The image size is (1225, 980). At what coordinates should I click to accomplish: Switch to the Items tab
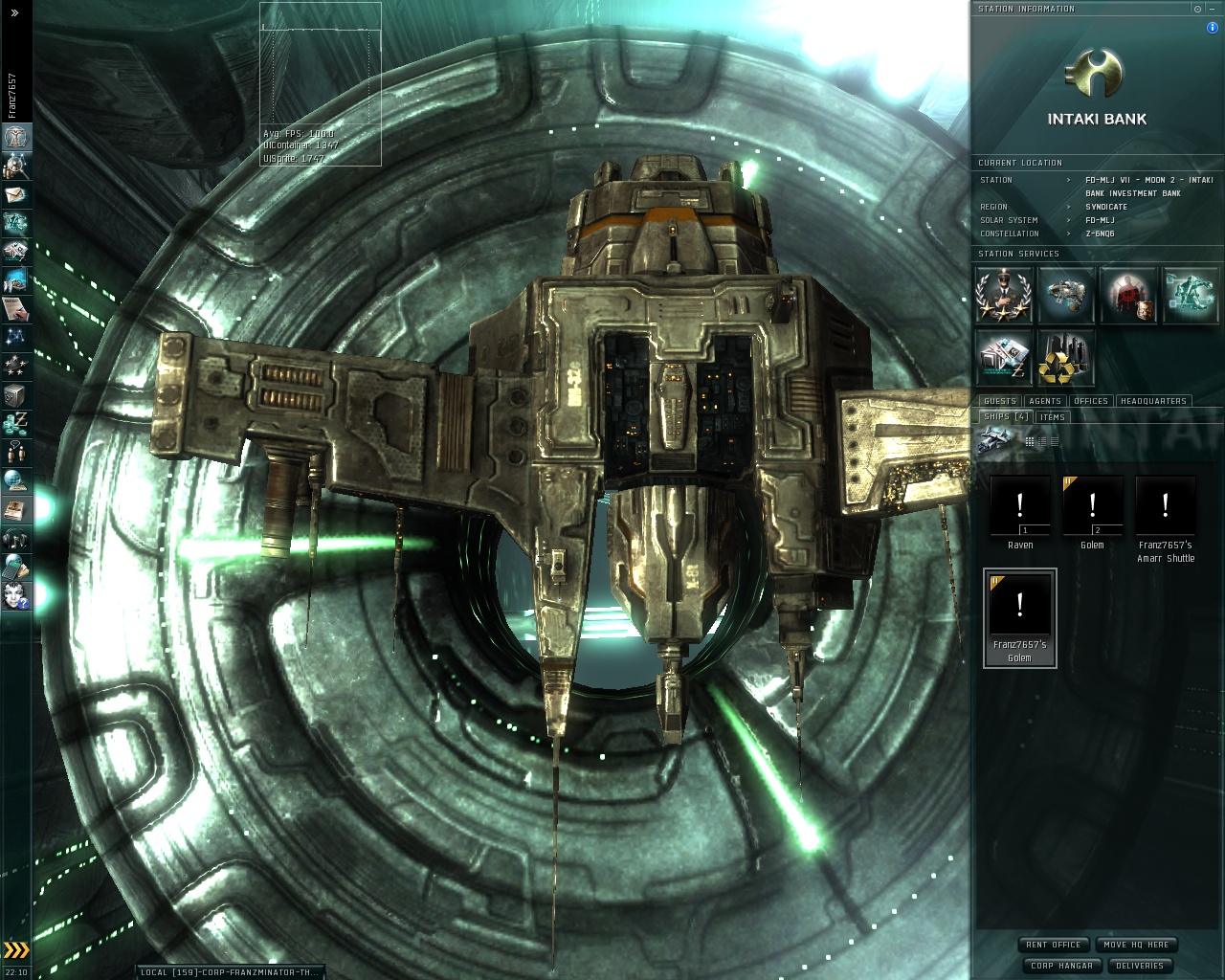1052,417
